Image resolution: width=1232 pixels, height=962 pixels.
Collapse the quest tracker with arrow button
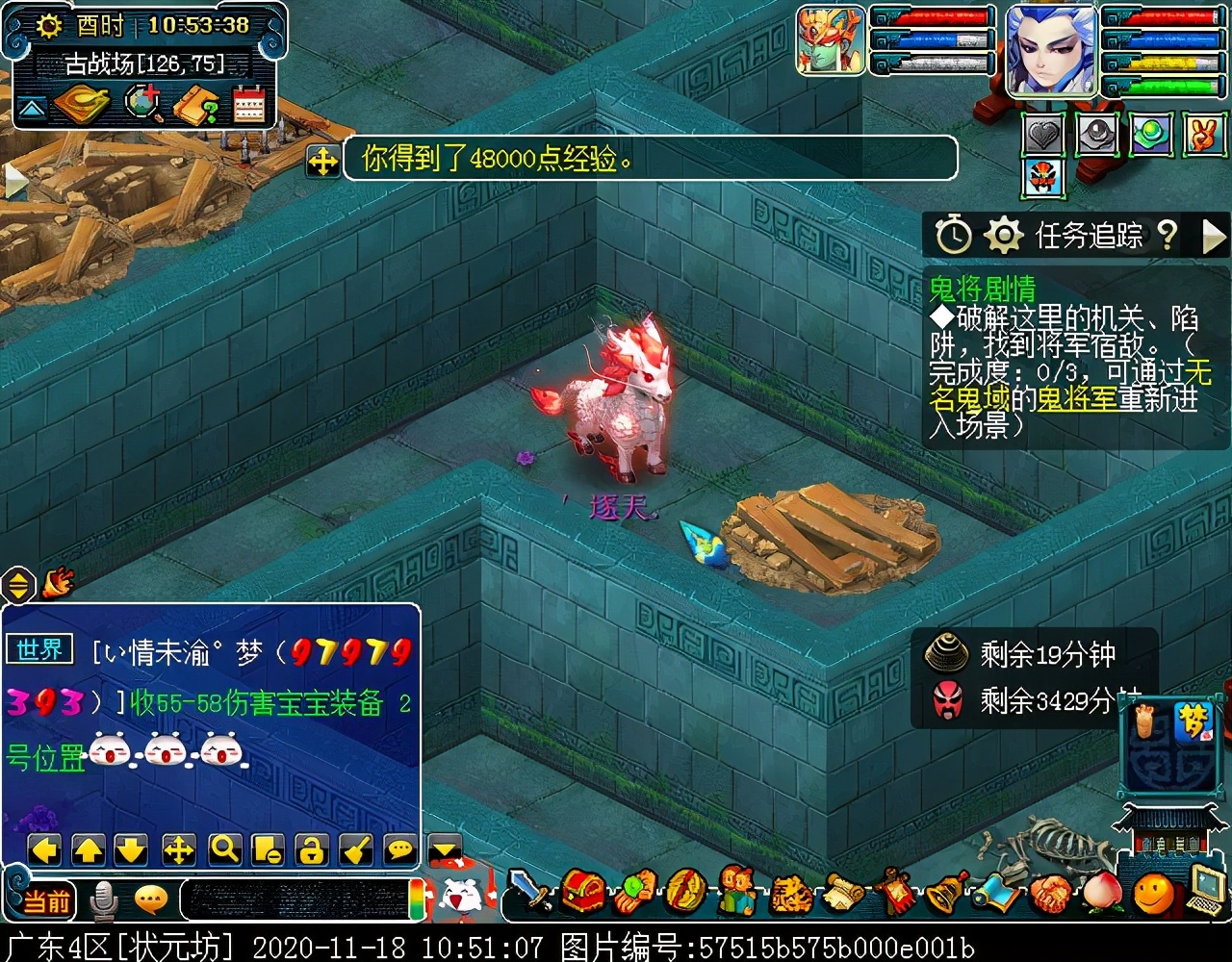pyautogui.click(x=1215, y=234)
